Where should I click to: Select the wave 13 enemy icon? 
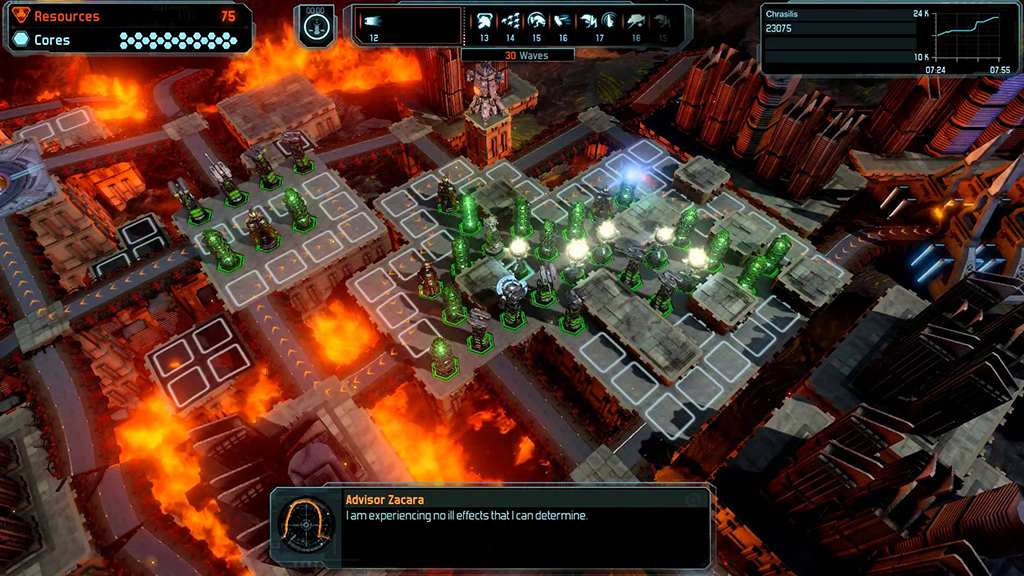coord(485,21)
